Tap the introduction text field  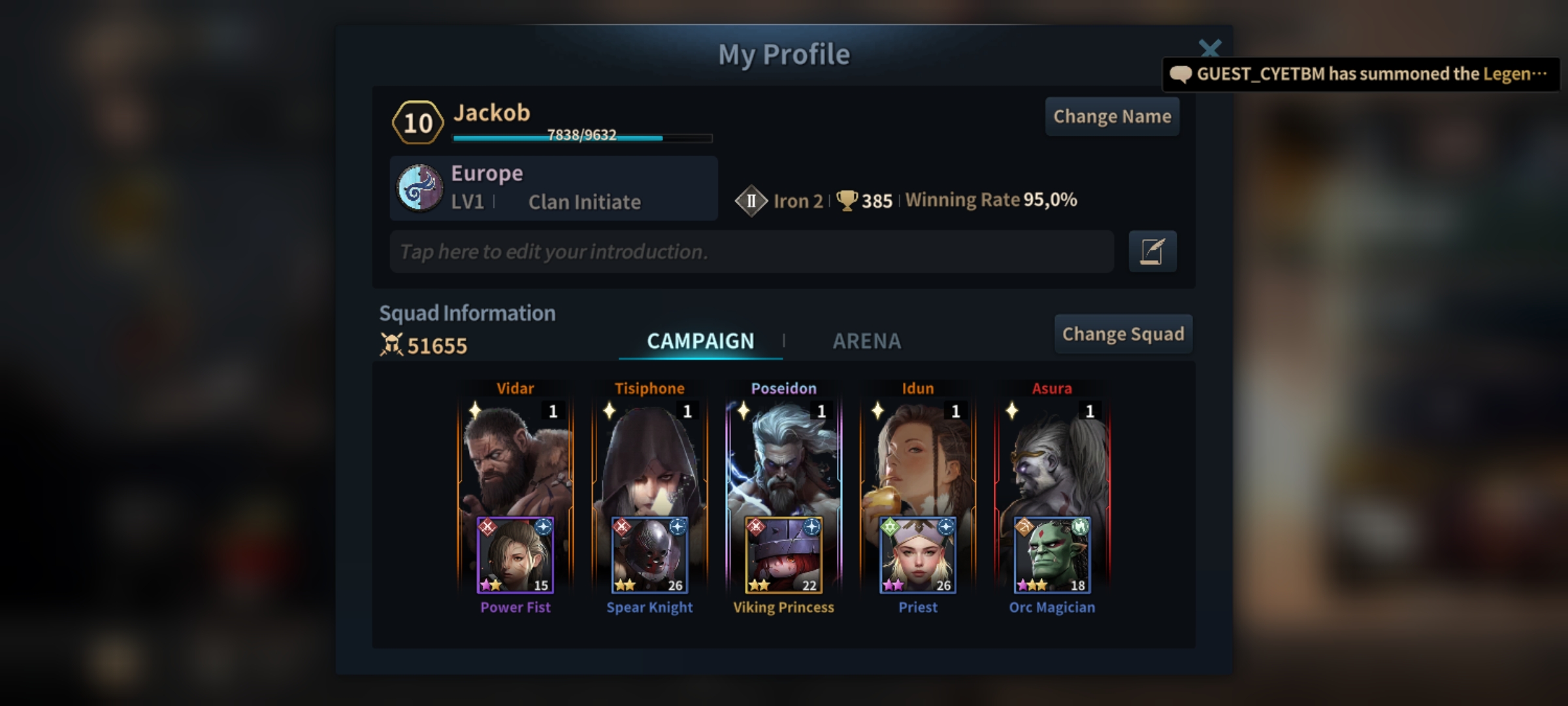751,252
